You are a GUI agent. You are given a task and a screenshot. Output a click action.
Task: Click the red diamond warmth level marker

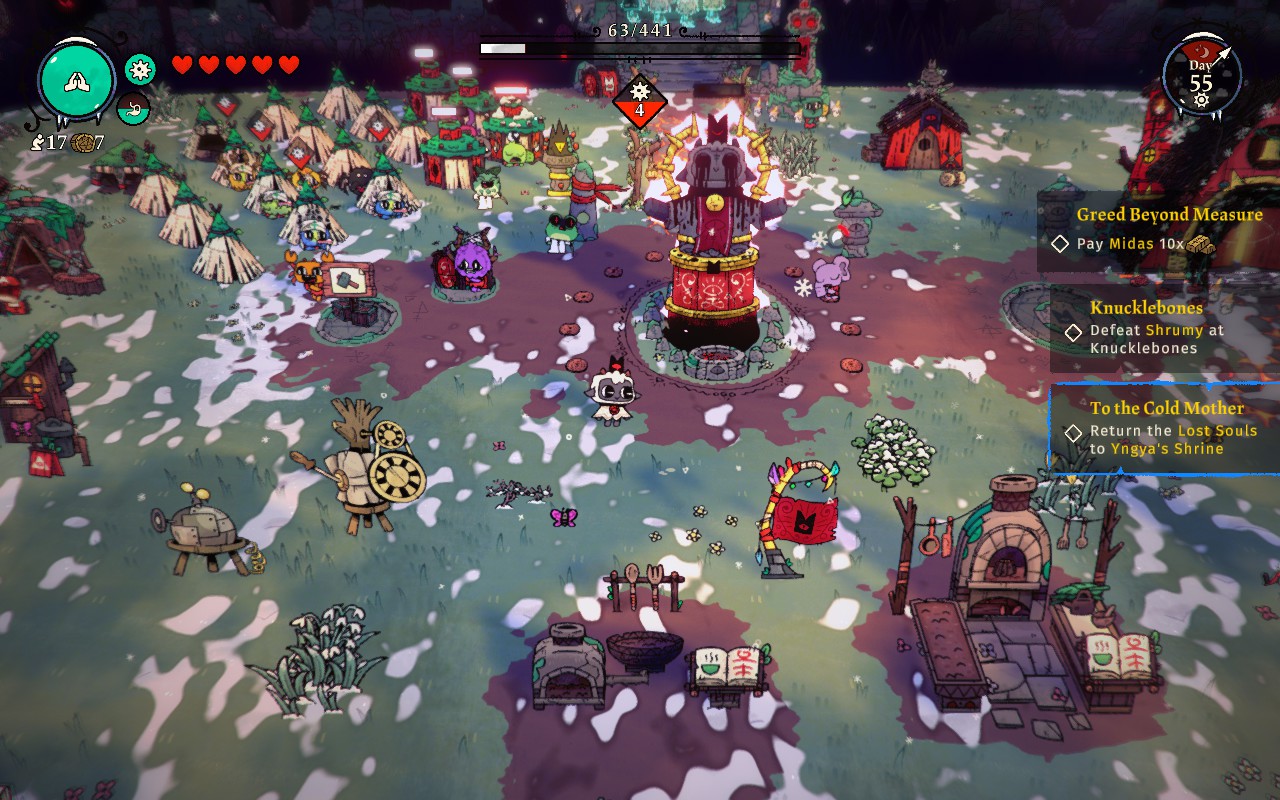[x=640, y=101]
